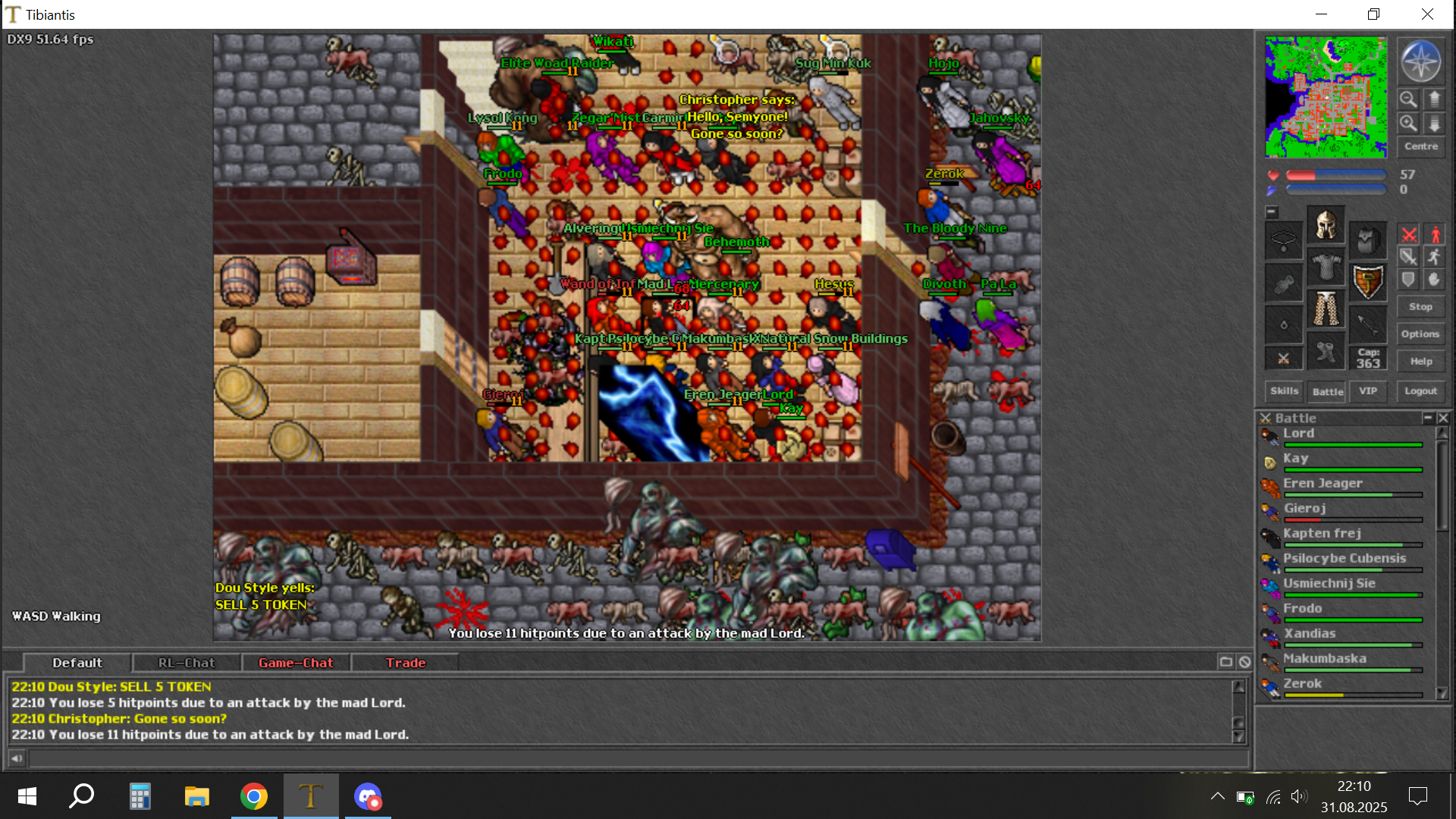Open the Trade chat tab

pos(406,662)
